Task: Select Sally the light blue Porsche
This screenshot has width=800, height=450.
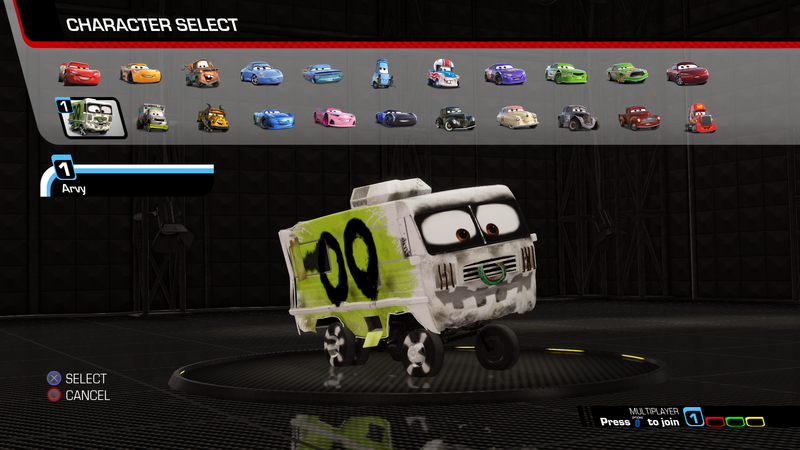Action: tap(262, 73)
